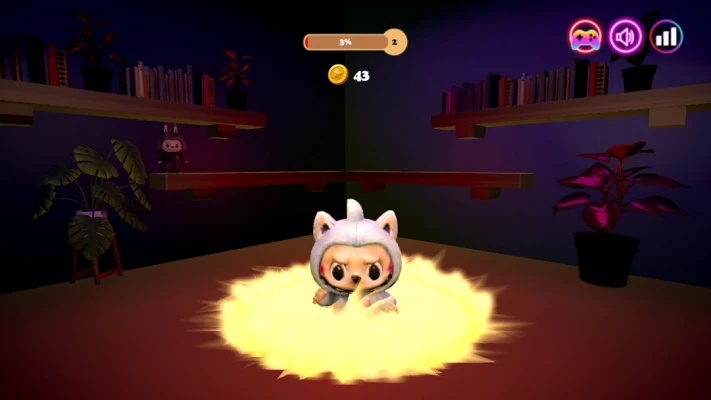
Task: Toggle sound with the speaker button
Action: (626, 37)
